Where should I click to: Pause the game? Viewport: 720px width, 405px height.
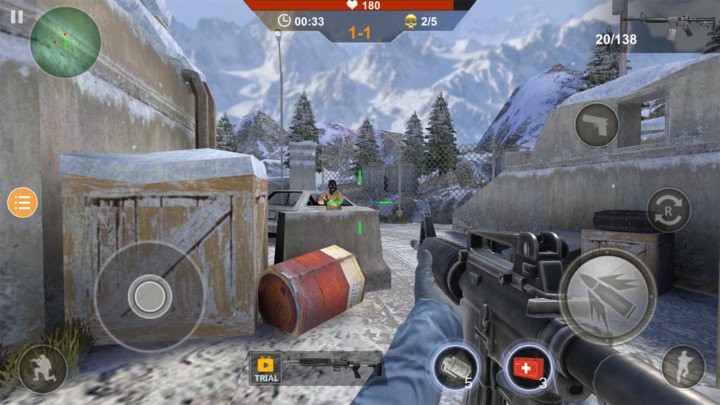coord(16,16)
